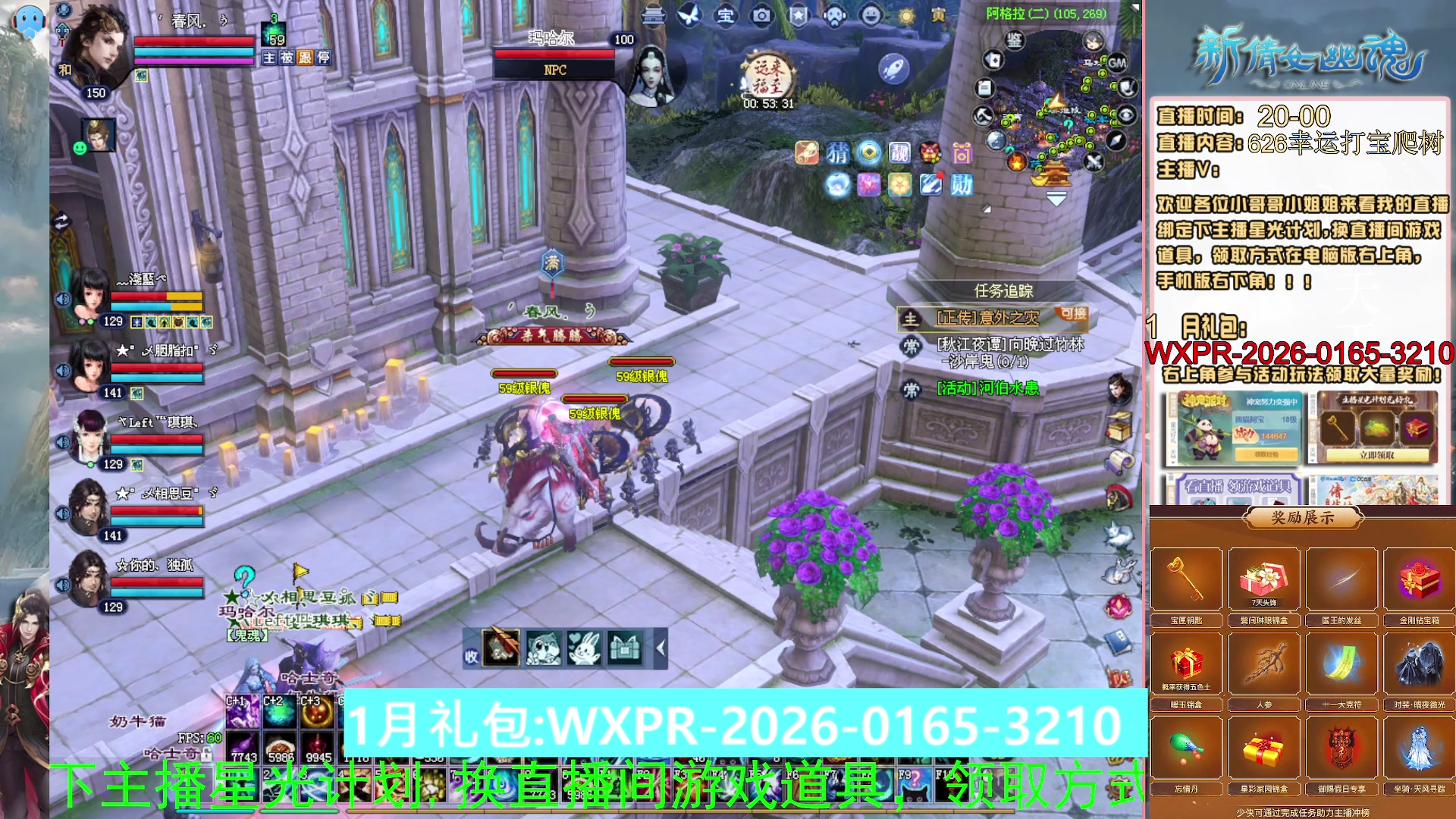Click the compass icon on the minimap edge
This screenshot has height=819, width=1456.
(1116, 141)
